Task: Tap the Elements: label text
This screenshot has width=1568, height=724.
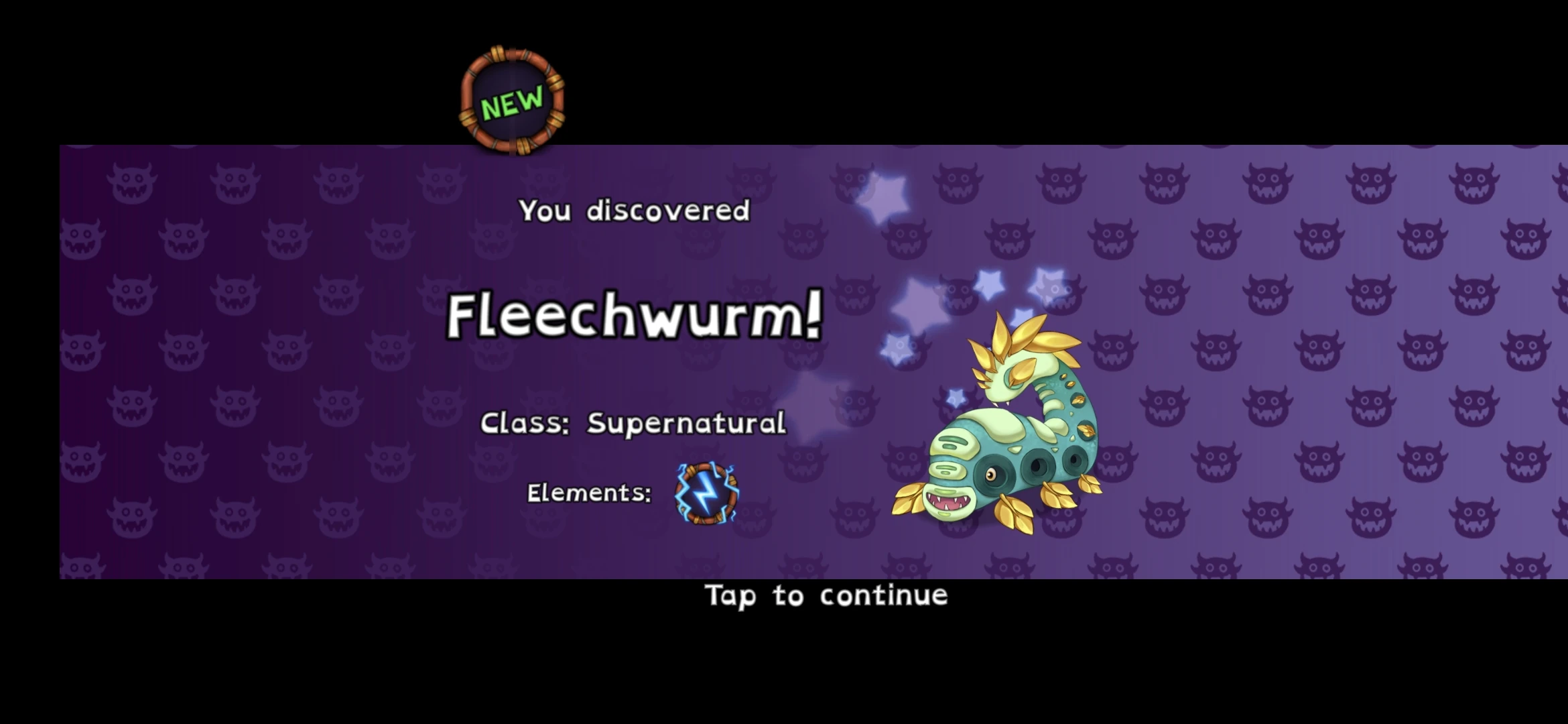Action: point(588,494)
